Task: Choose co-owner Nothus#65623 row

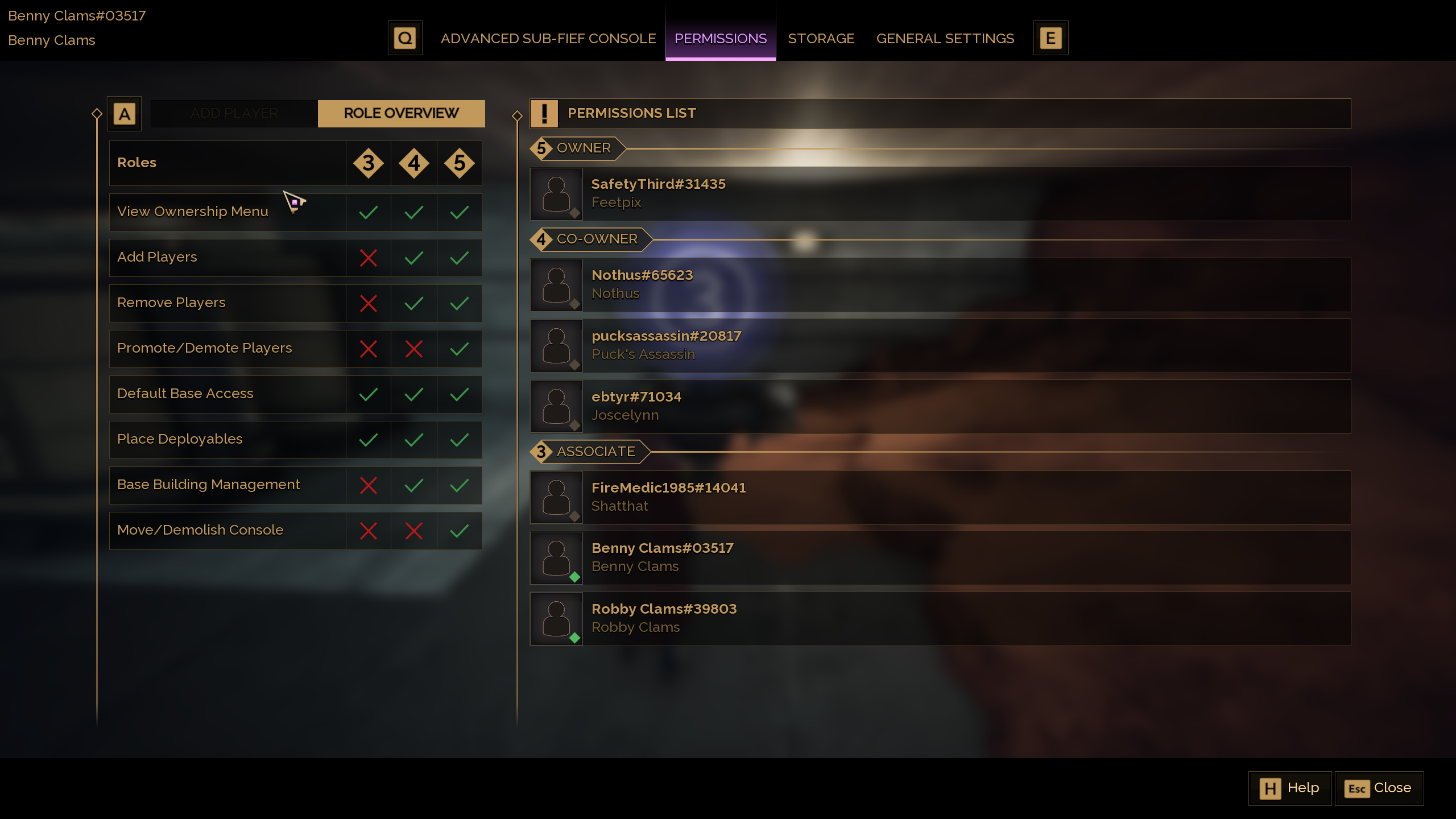Action: [940, 284]
